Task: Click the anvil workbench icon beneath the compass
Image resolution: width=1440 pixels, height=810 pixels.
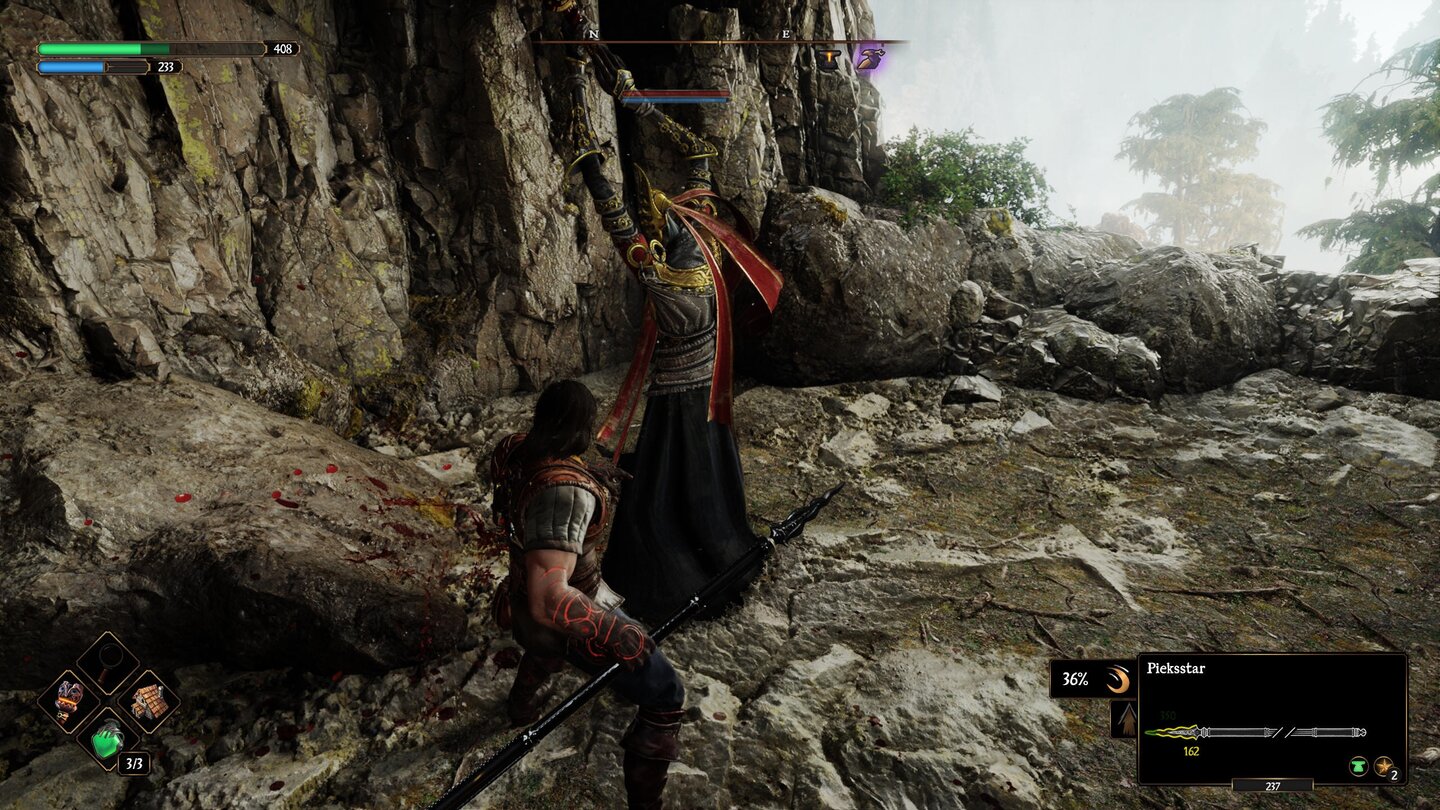Action: (x=831, y=60)
